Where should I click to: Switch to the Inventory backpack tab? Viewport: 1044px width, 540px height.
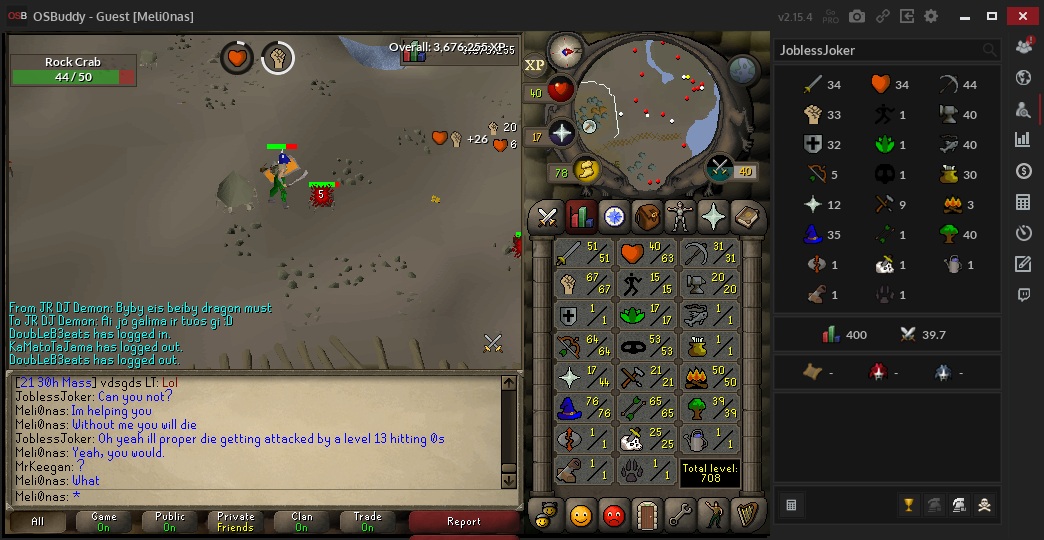click(647, 215)
